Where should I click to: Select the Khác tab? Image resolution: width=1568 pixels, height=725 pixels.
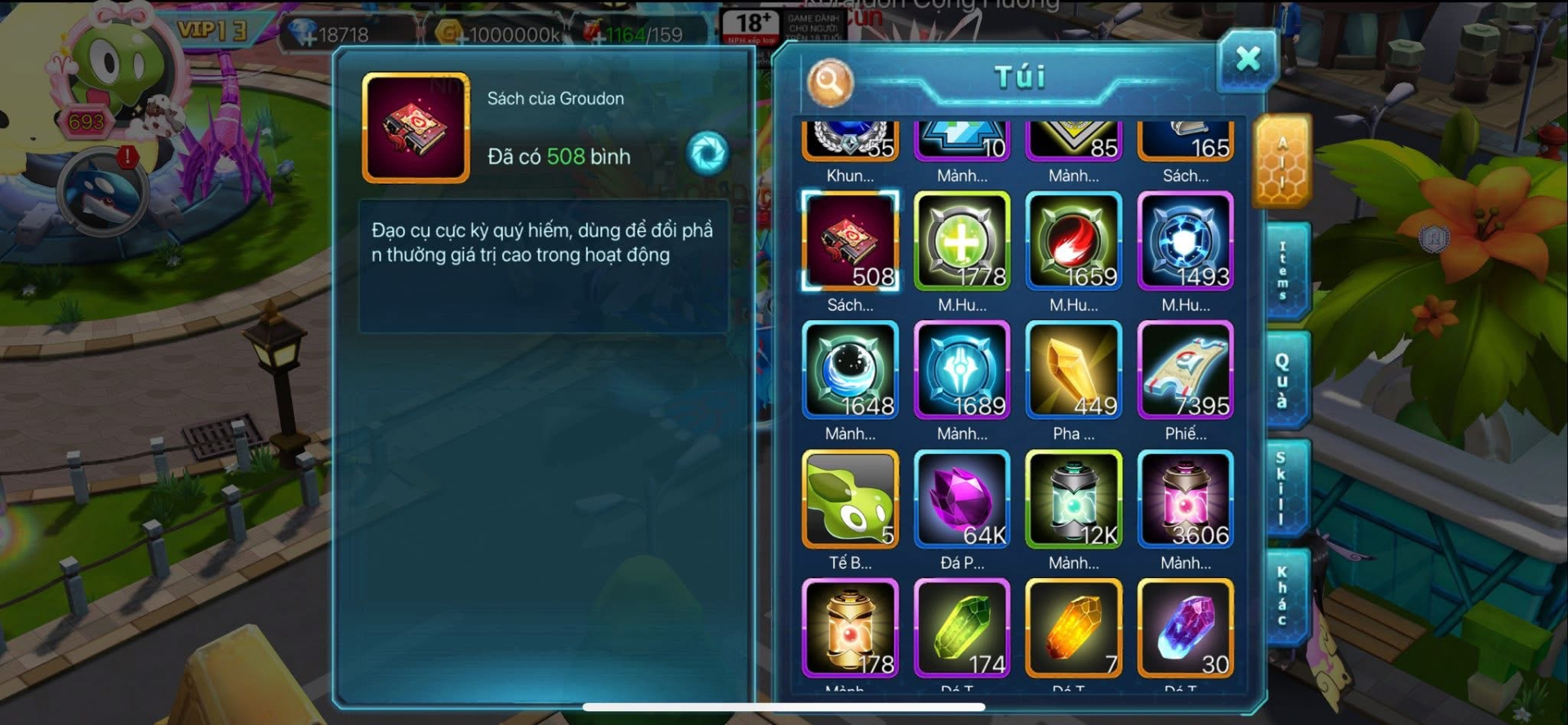pyautogui.click(x=1284, y=596)
